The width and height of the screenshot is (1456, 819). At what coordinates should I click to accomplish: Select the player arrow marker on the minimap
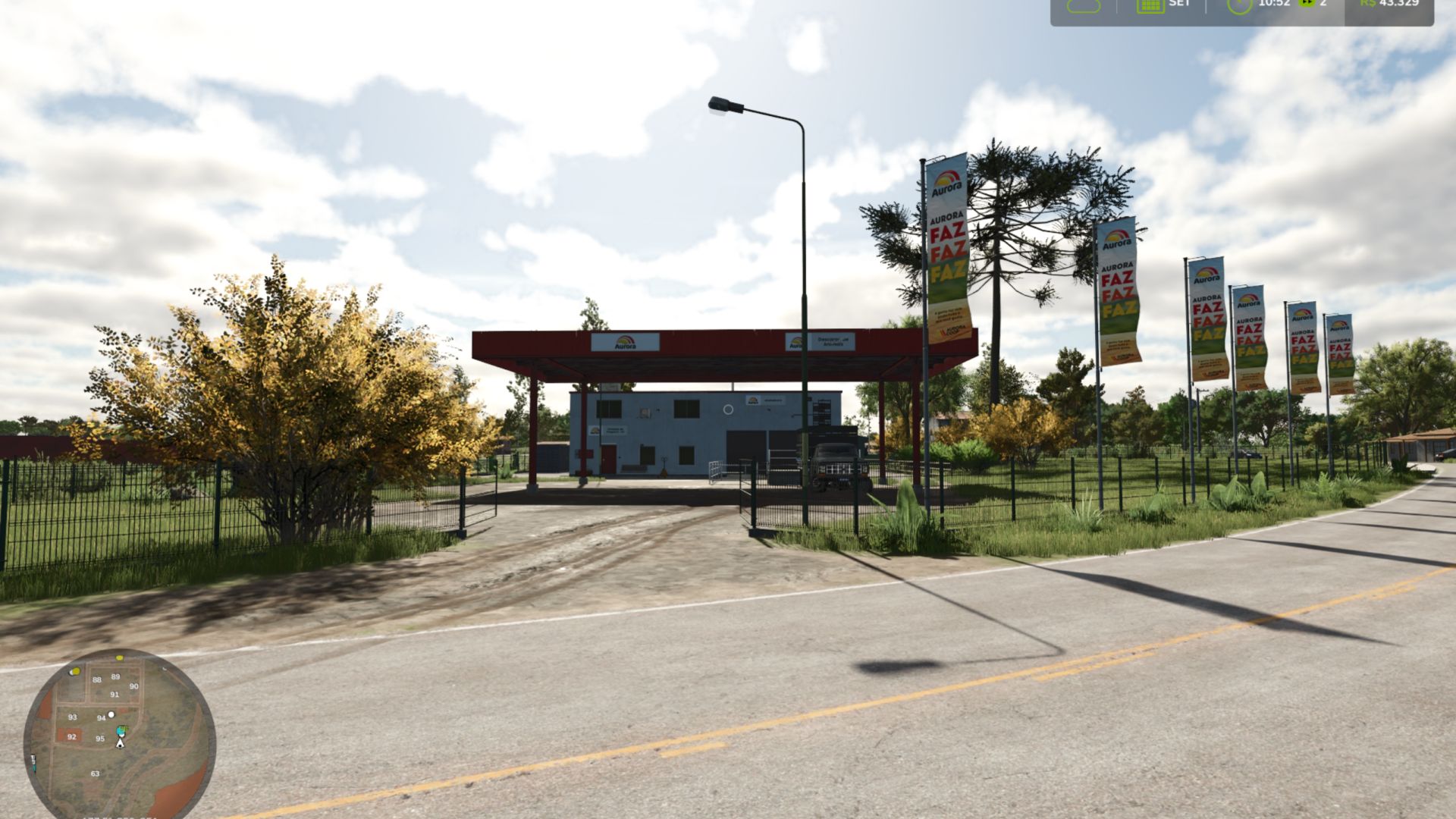pos(120,744)
